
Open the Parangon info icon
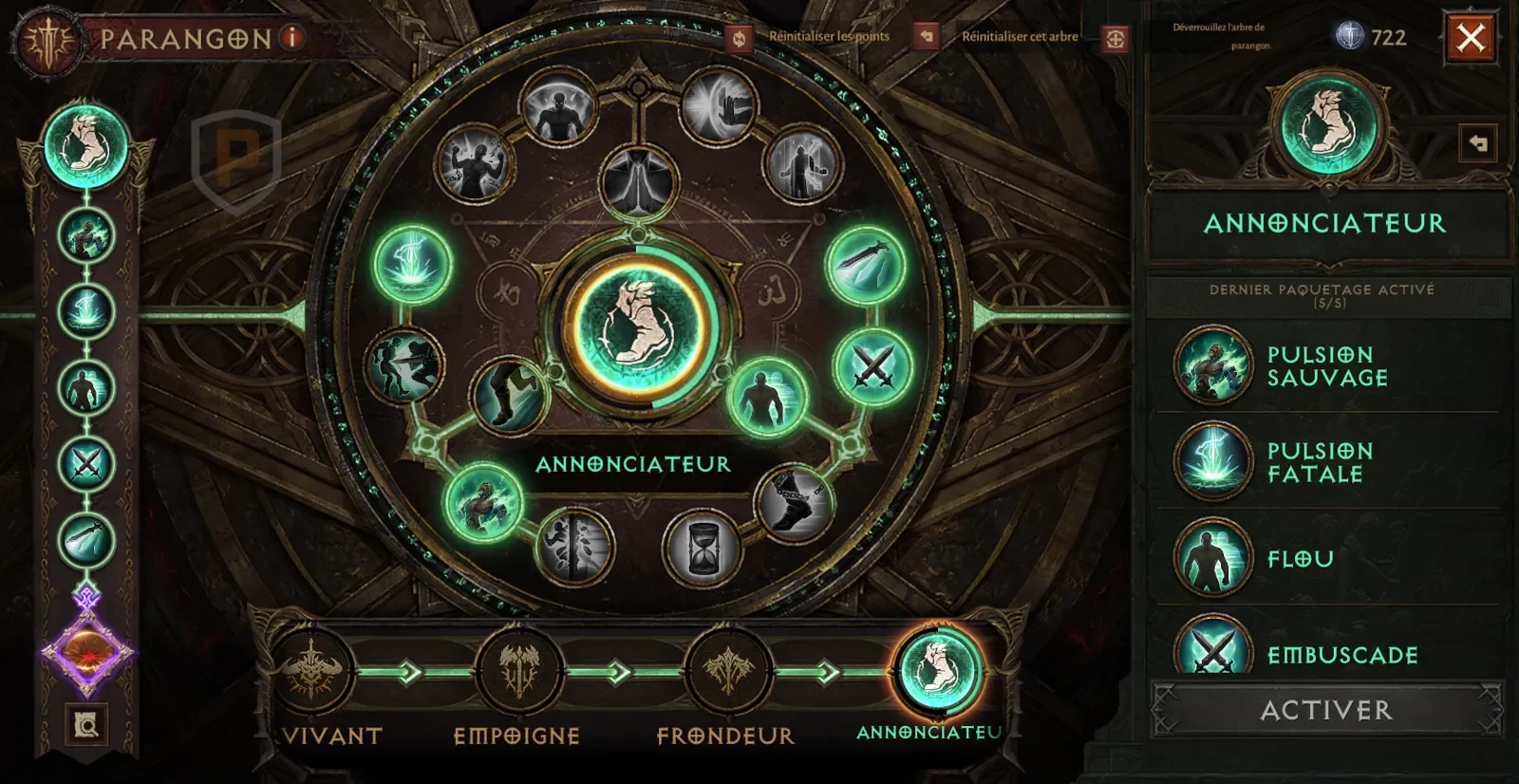pyautogui.click(x=292, y=38)
